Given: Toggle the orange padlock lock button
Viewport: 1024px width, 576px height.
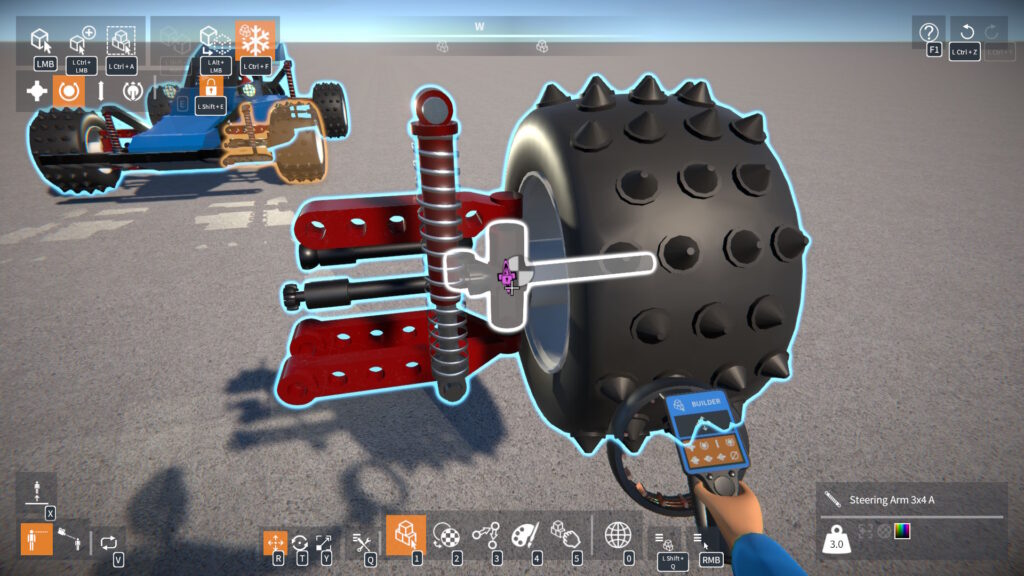Looking at the screenshot, I should pyautogui.click(x=210, y=87).
